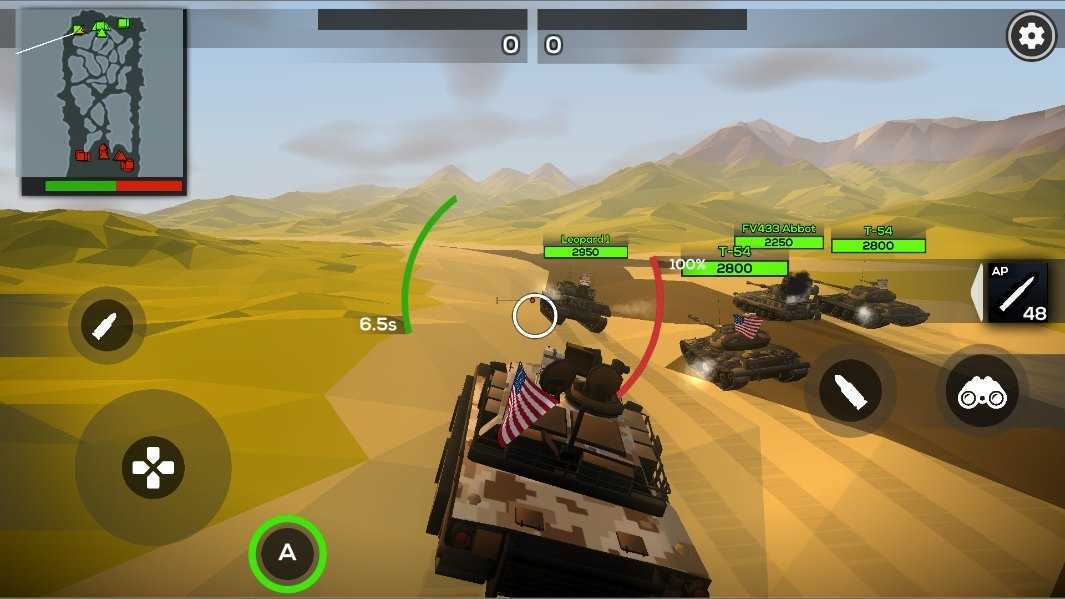Tap the movement joystick control
Viewport: 1065px width, 599px height.
[153, 467]
